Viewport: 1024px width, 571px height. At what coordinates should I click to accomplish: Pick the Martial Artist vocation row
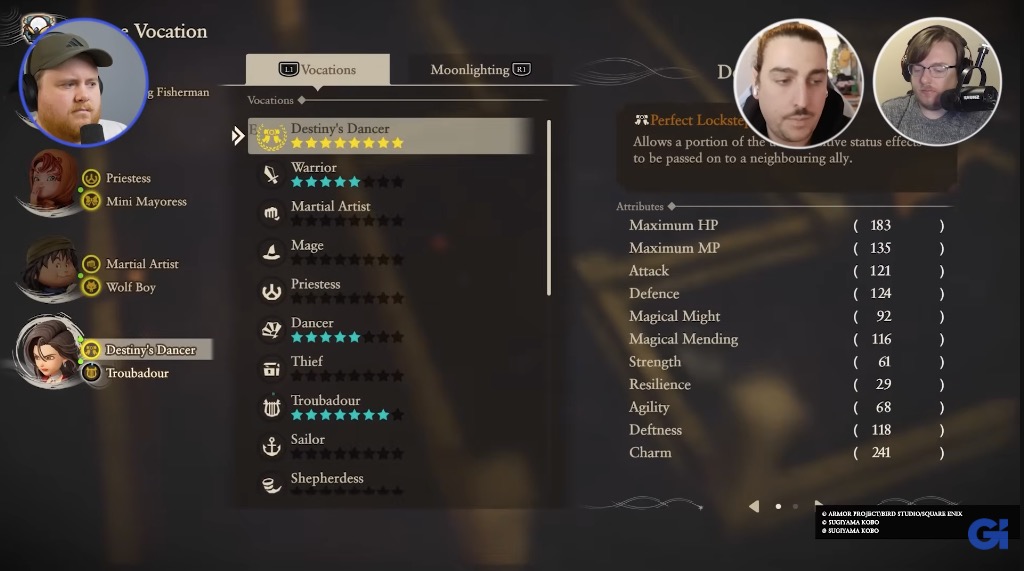pos(390,214)
